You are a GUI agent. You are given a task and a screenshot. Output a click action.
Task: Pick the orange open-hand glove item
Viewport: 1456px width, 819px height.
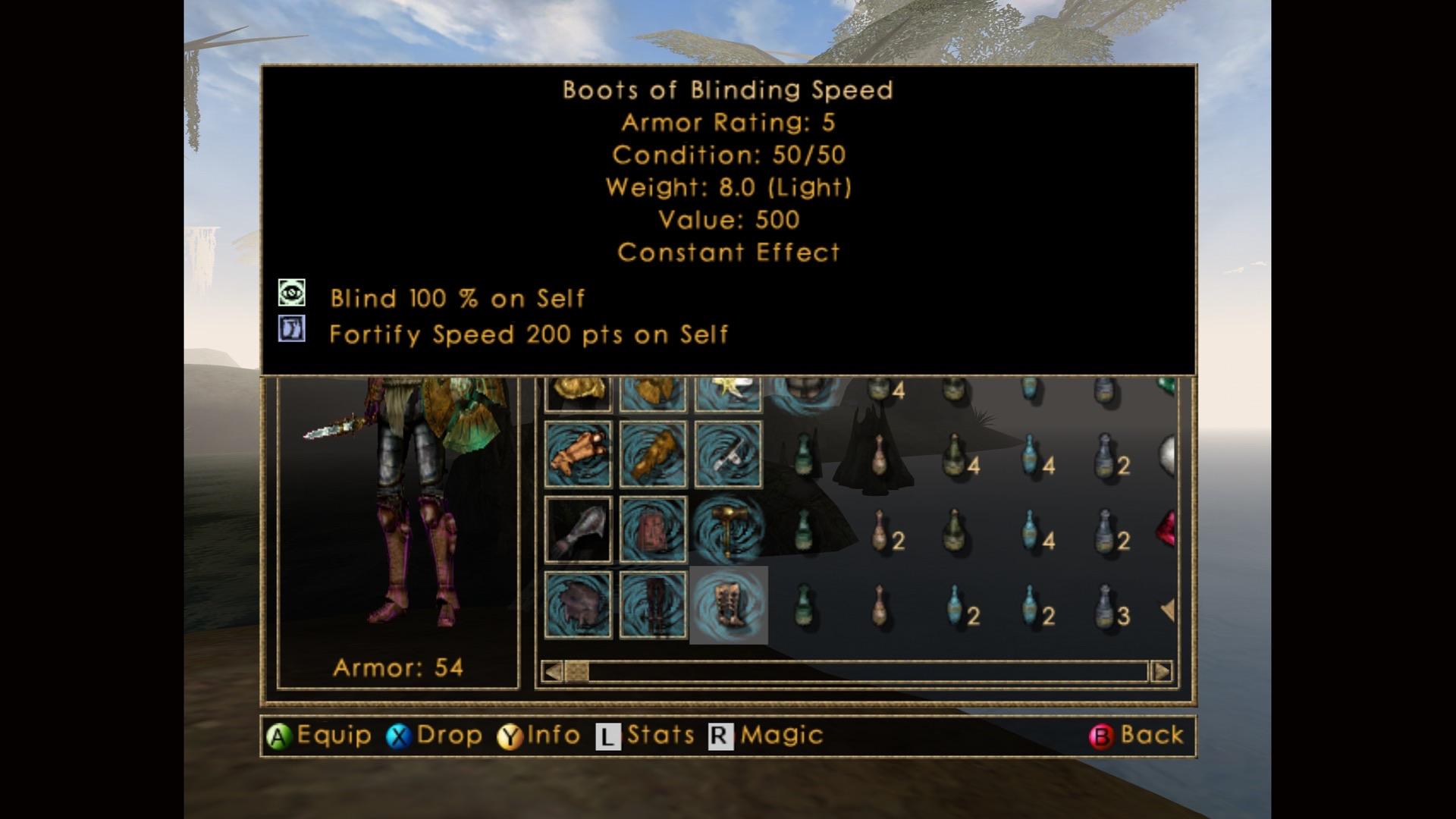point(578,454)
